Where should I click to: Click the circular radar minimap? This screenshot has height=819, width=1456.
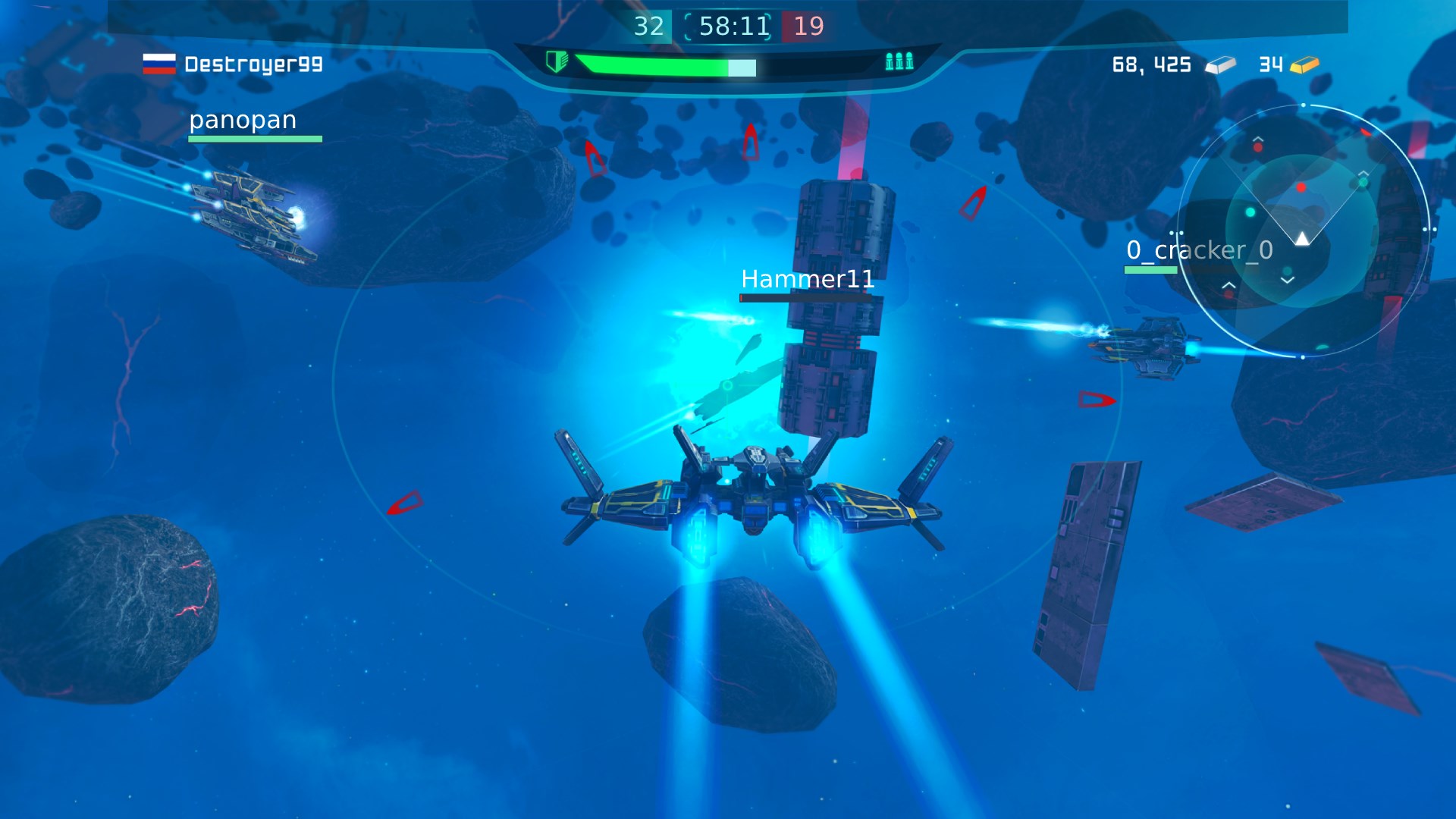pyautogui.click(x=1302, y=231)
